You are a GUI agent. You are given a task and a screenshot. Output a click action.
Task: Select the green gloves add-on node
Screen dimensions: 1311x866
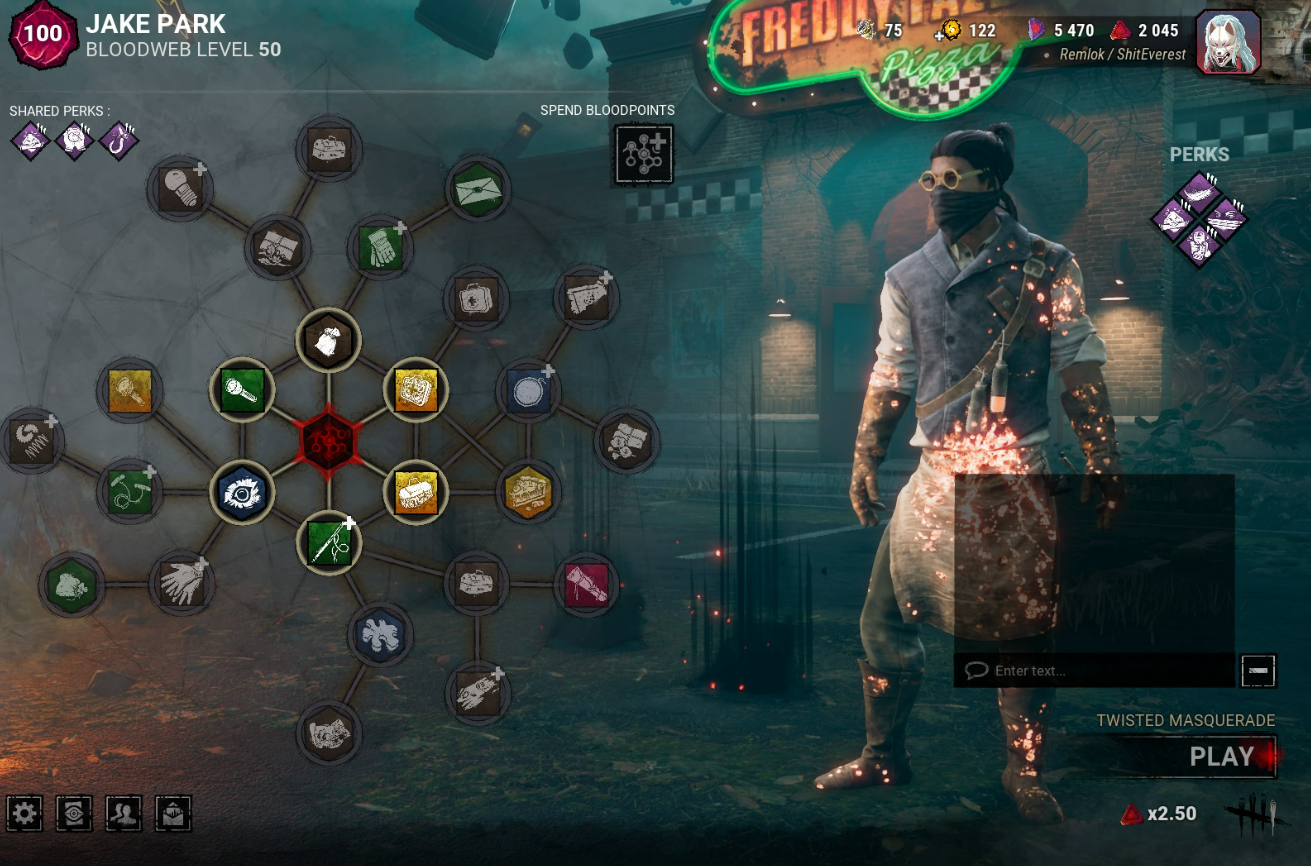coord(380,247)
